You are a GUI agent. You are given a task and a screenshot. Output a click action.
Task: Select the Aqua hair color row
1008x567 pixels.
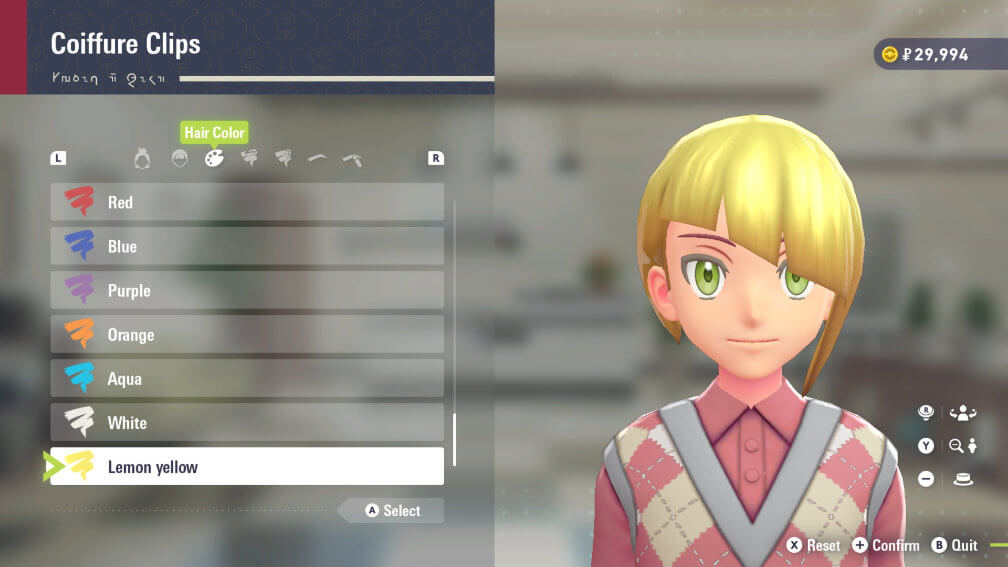pos(247,378)
